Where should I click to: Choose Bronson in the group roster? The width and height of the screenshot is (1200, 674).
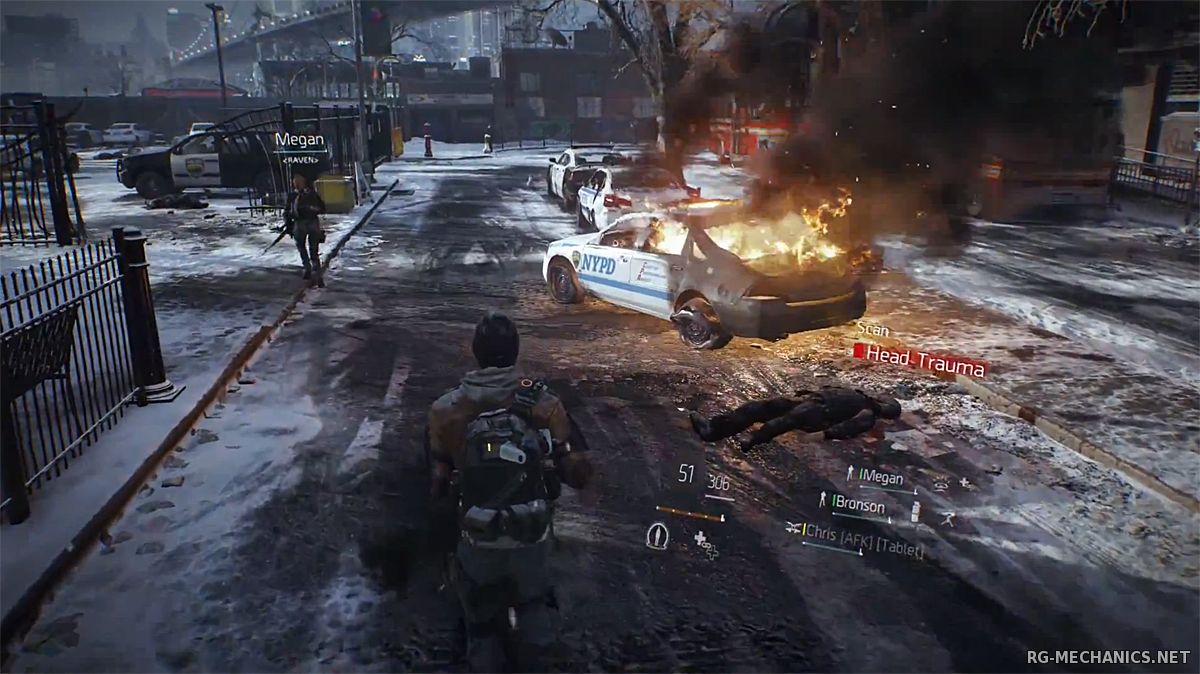[859, 501]
